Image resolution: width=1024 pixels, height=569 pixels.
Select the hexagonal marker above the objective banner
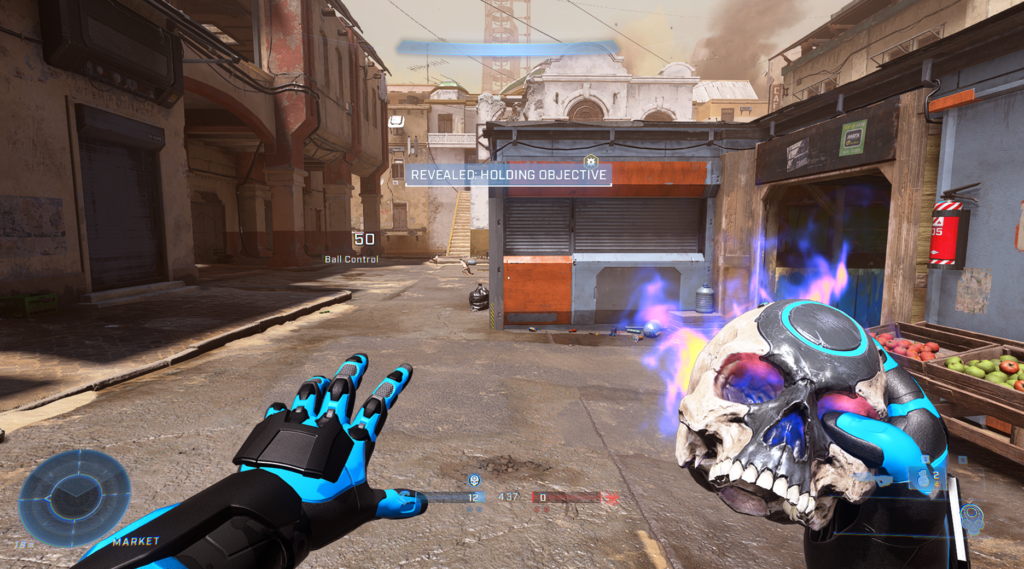590,159
